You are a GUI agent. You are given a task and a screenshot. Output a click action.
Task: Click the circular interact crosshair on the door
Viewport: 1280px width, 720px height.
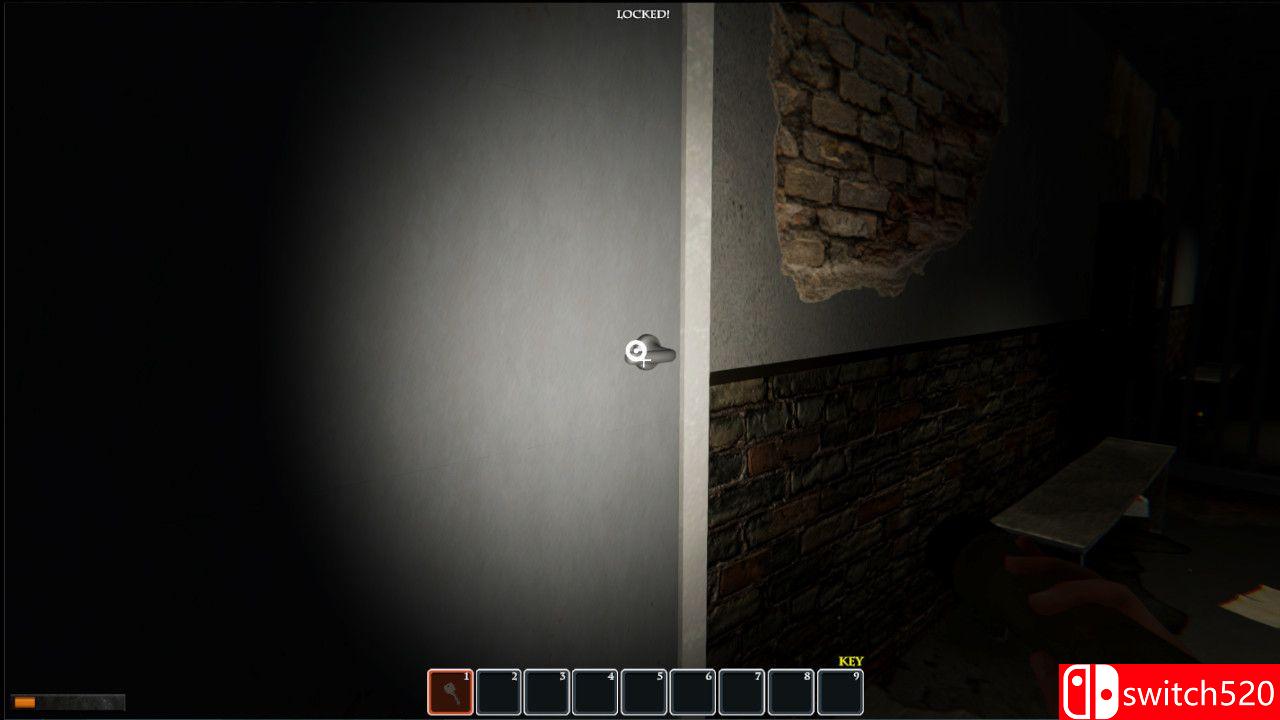635,351
